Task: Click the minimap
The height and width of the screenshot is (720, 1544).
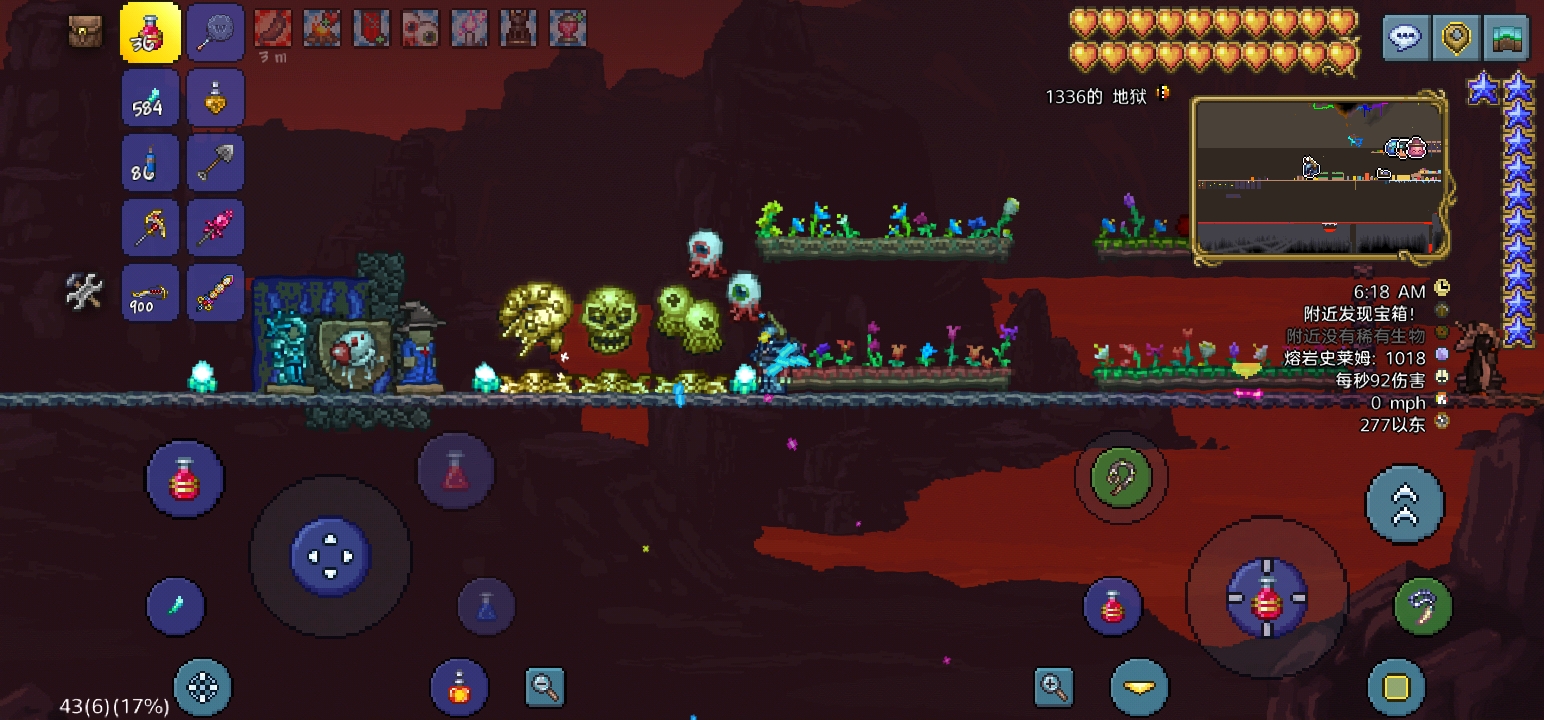Action: click(x=1320, y=175)
